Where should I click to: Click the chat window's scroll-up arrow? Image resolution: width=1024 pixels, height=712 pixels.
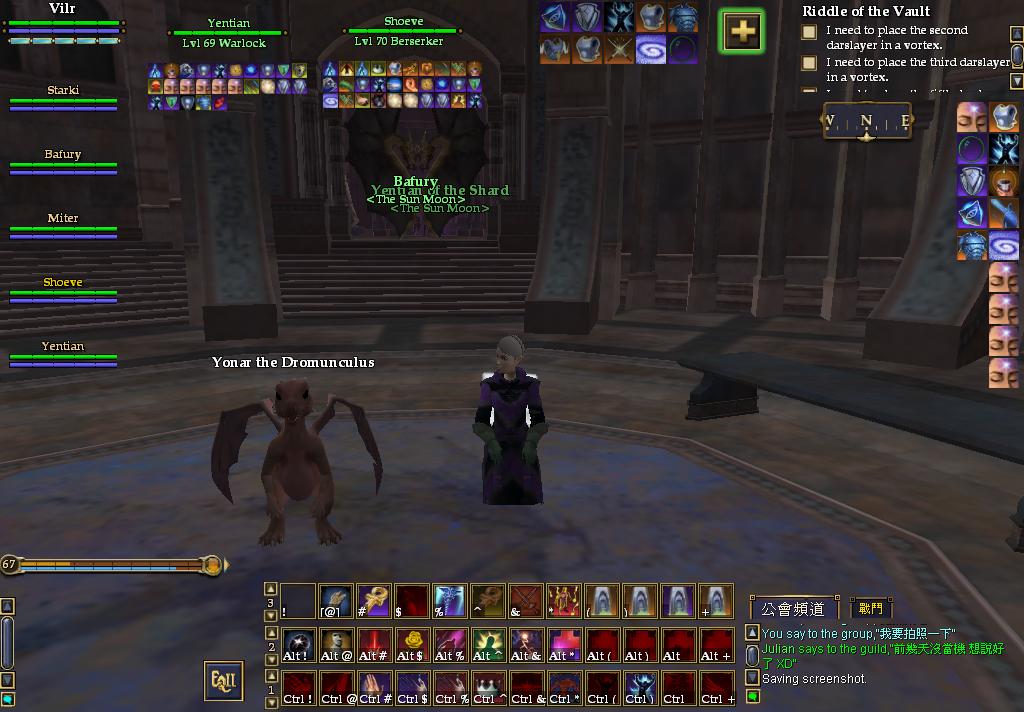(752, 634)
